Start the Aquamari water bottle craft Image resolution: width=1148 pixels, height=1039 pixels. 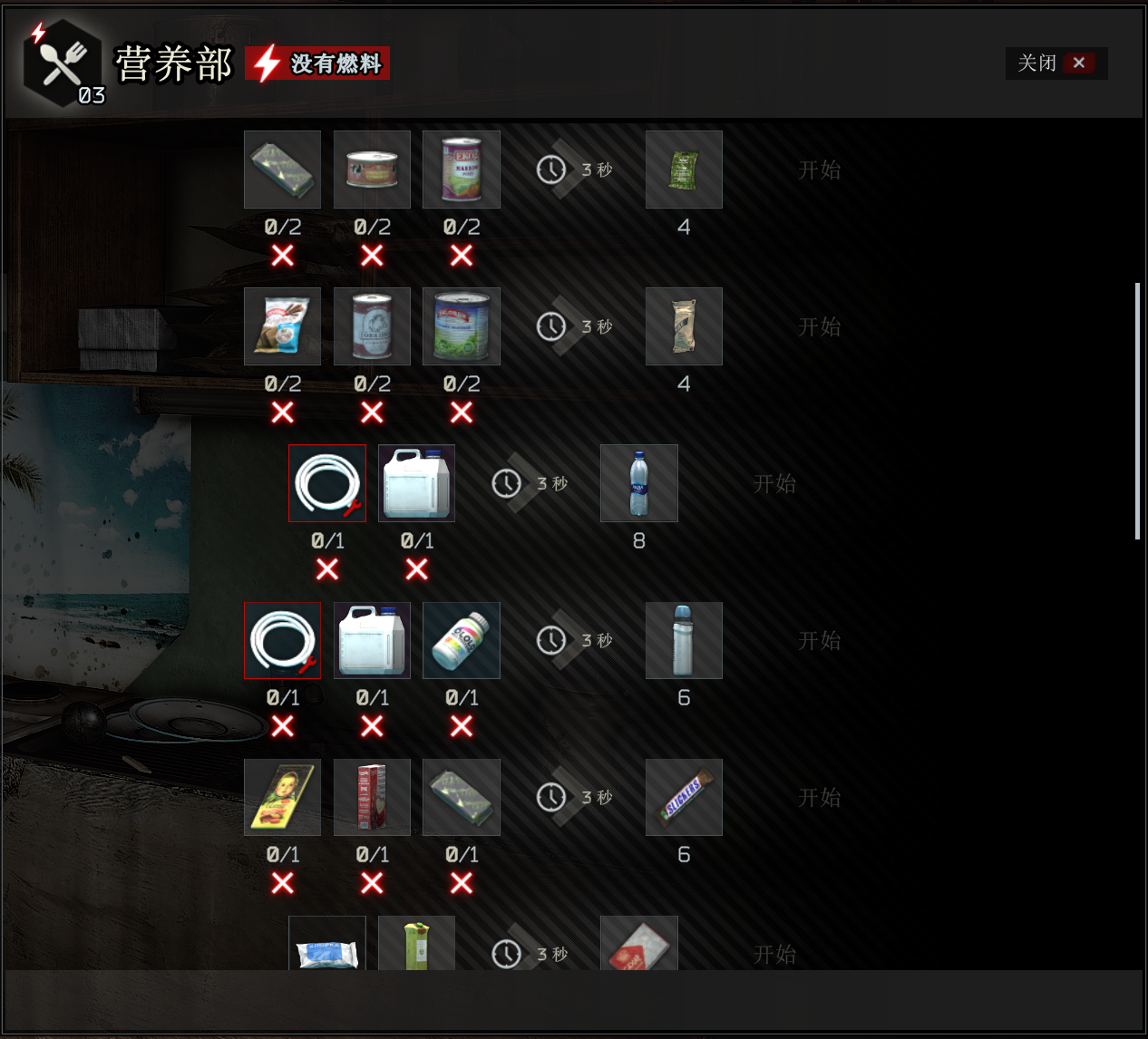click(773, 484)
